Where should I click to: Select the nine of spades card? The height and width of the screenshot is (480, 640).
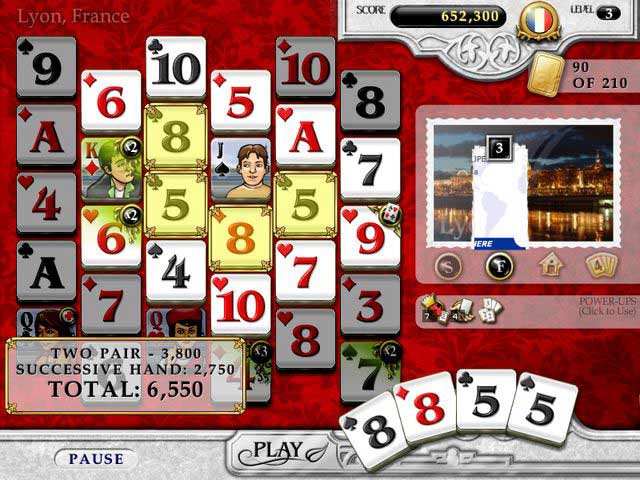tap(46, 68)
